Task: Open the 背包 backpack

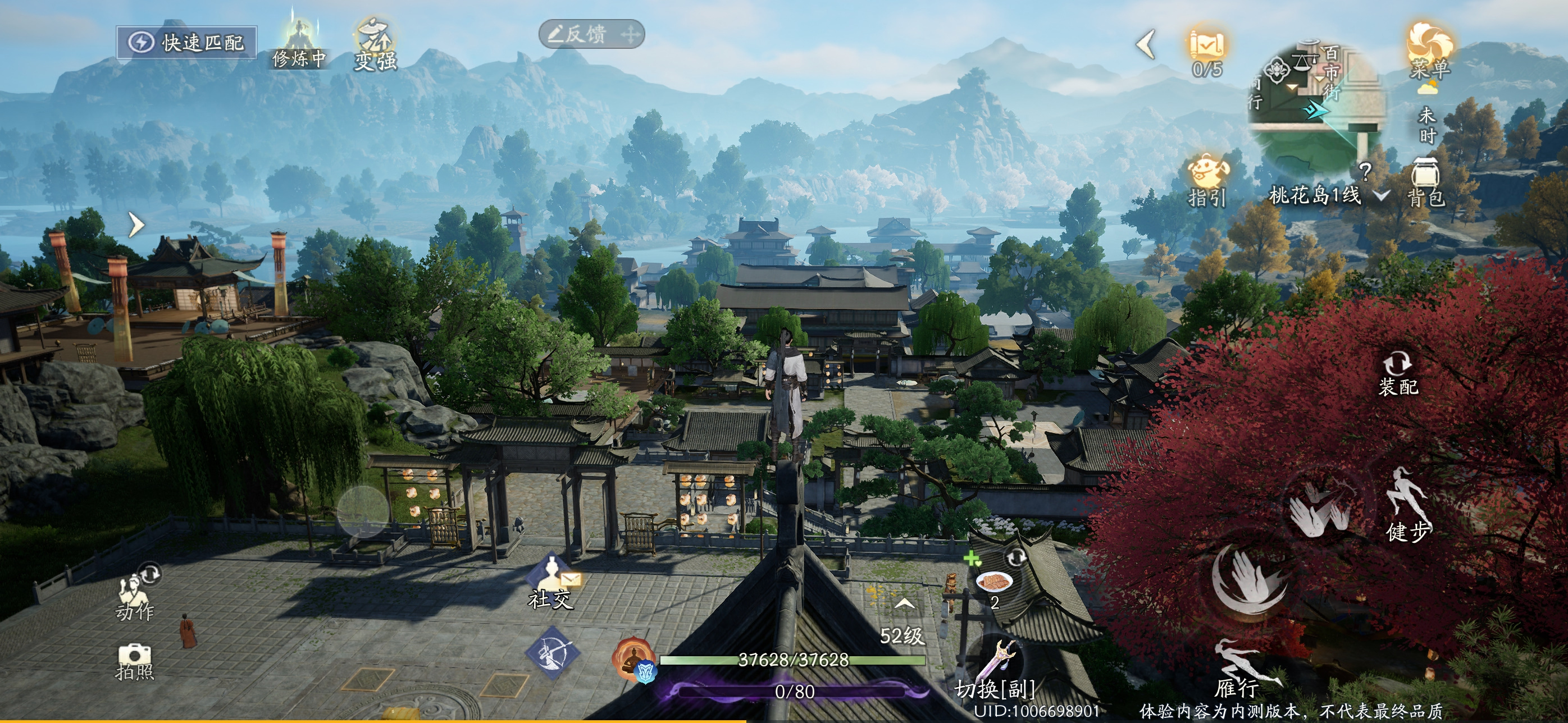Action: click(1425, 182)
